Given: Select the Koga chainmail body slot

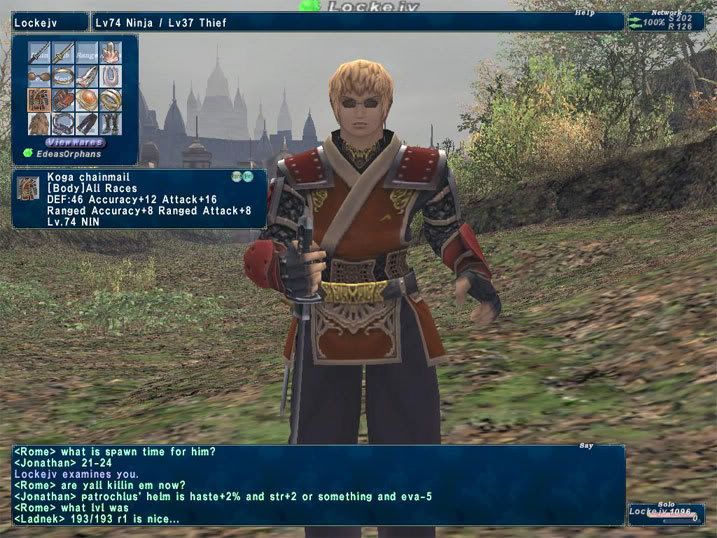Looking at the screenshot, I should (x=40, y=100).
